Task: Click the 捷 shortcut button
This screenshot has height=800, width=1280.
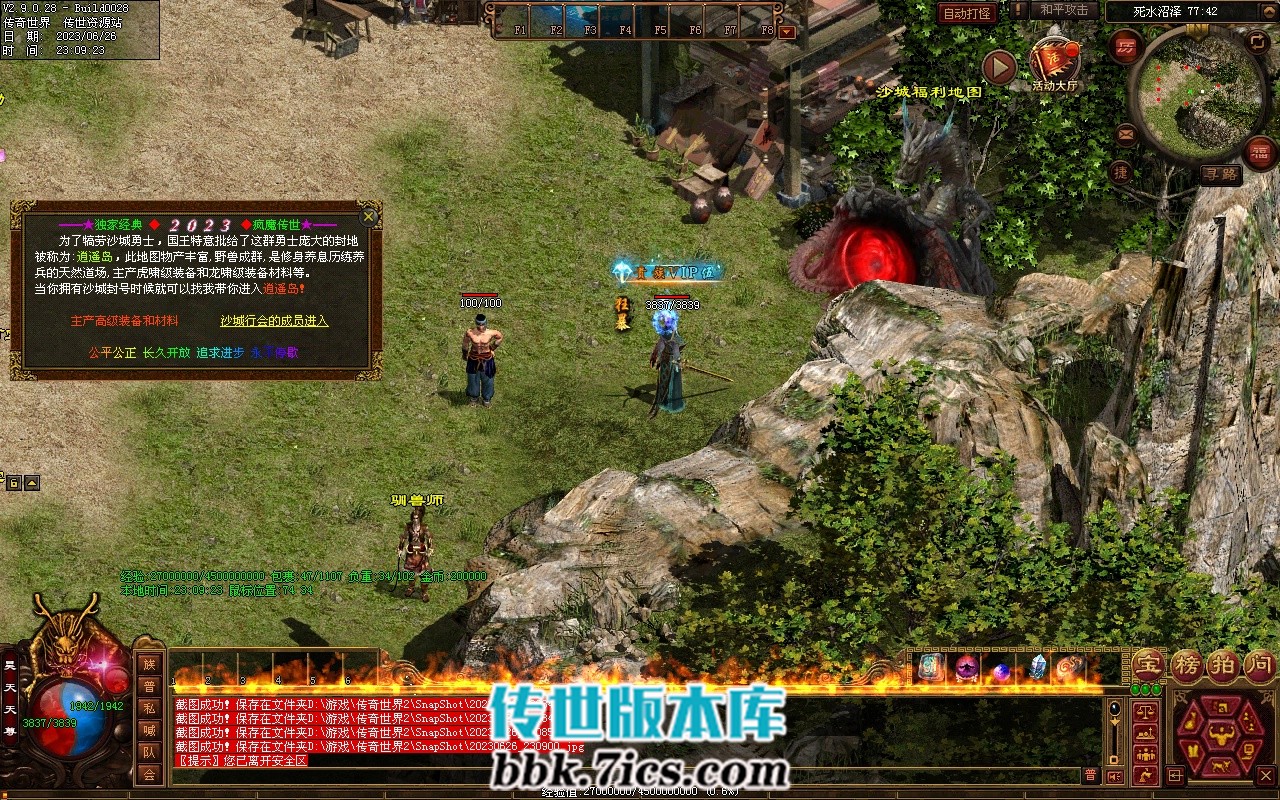Action: pos(1121,172)
